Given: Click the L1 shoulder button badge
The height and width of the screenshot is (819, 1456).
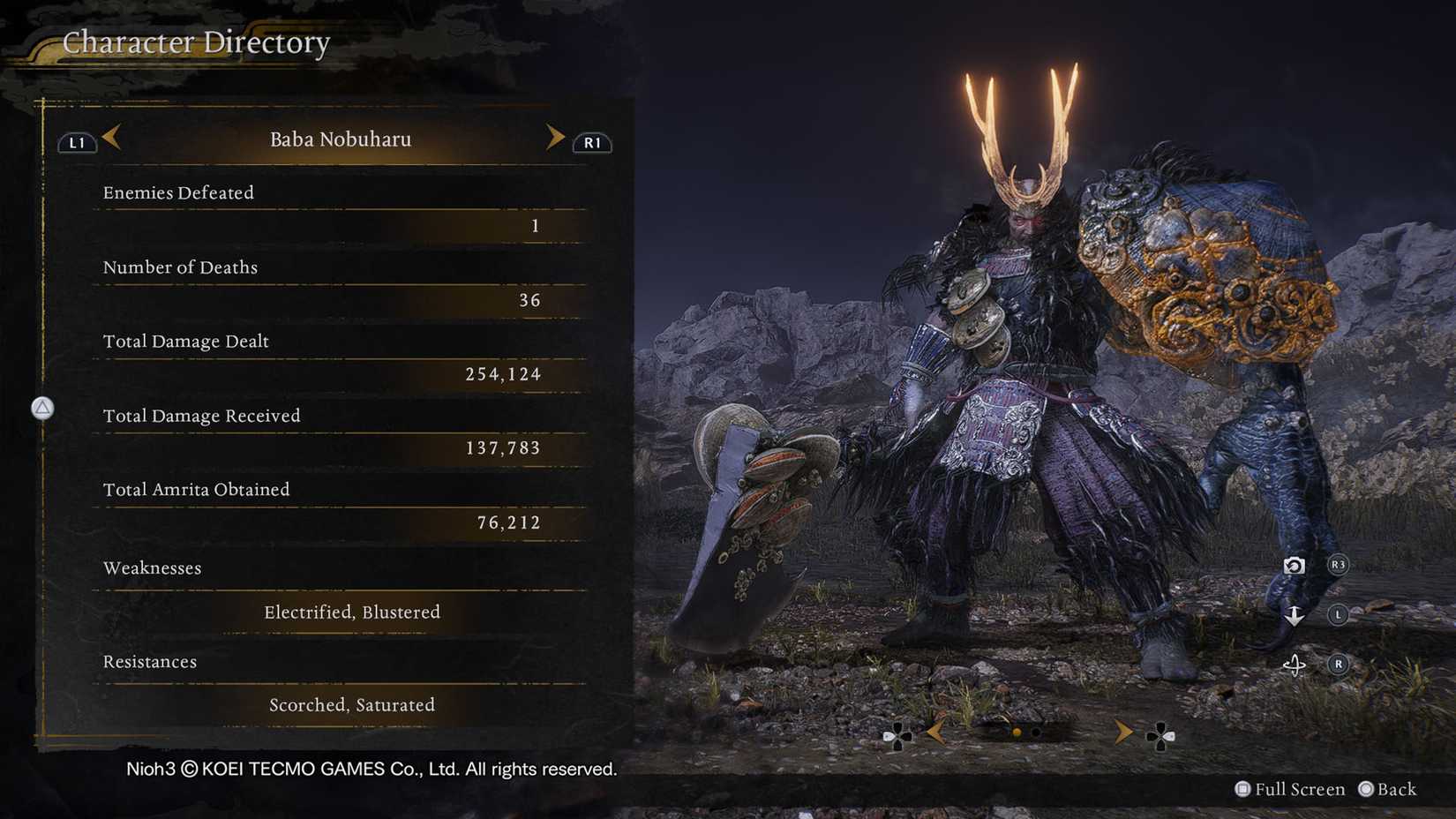Looking at the screenshot, I should pyautogui.click(x=76, y=142).
